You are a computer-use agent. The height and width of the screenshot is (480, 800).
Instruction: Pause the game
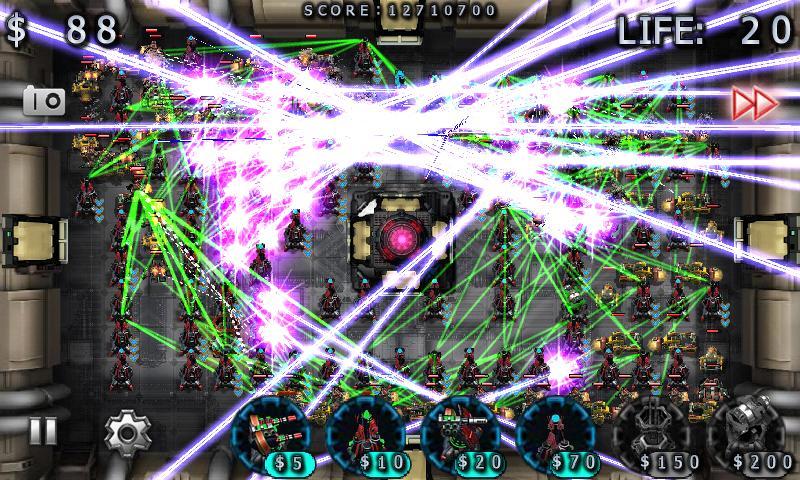42,431
